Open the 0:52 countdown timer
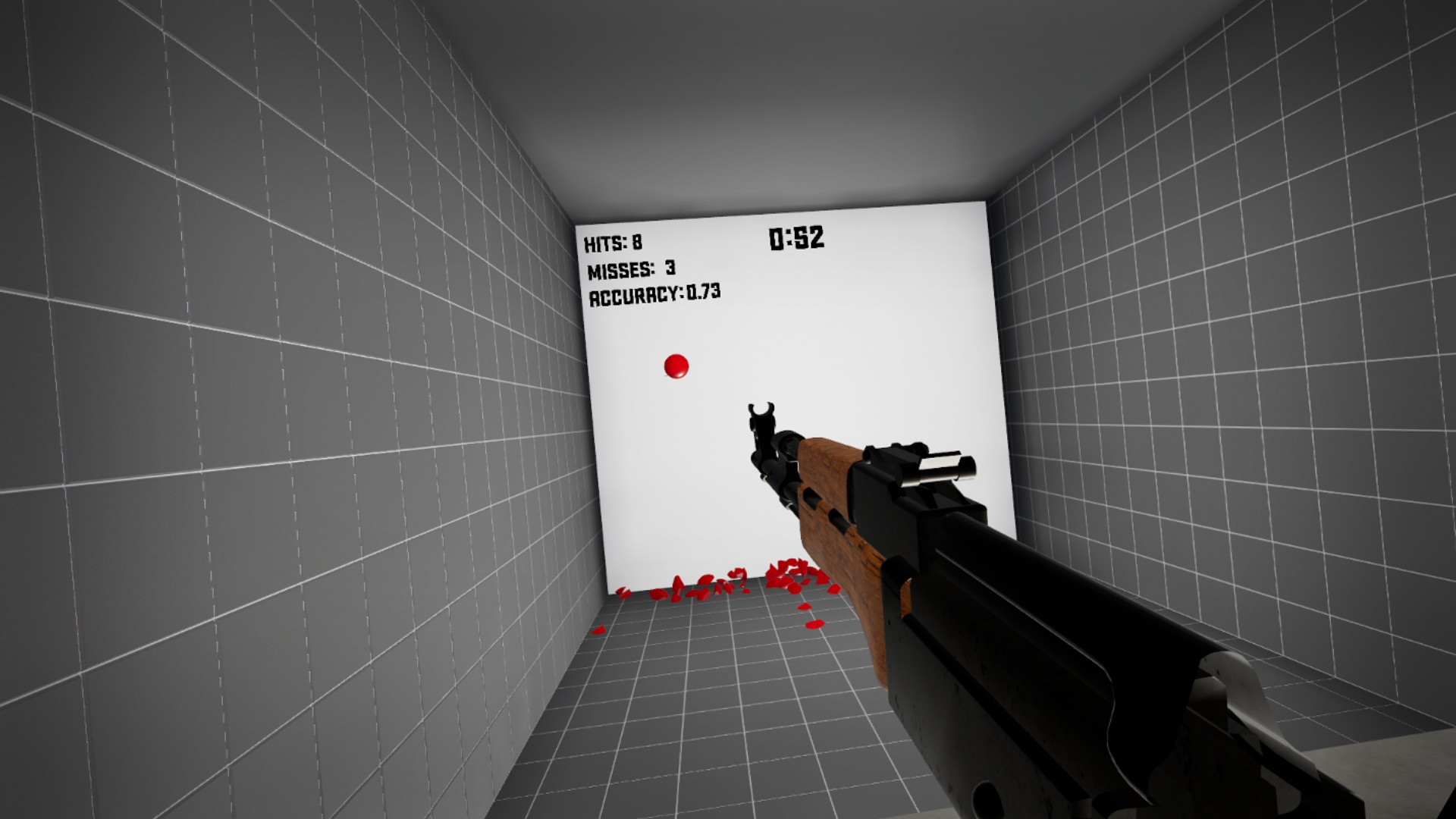1456x819 pixels. coord(796,238)
